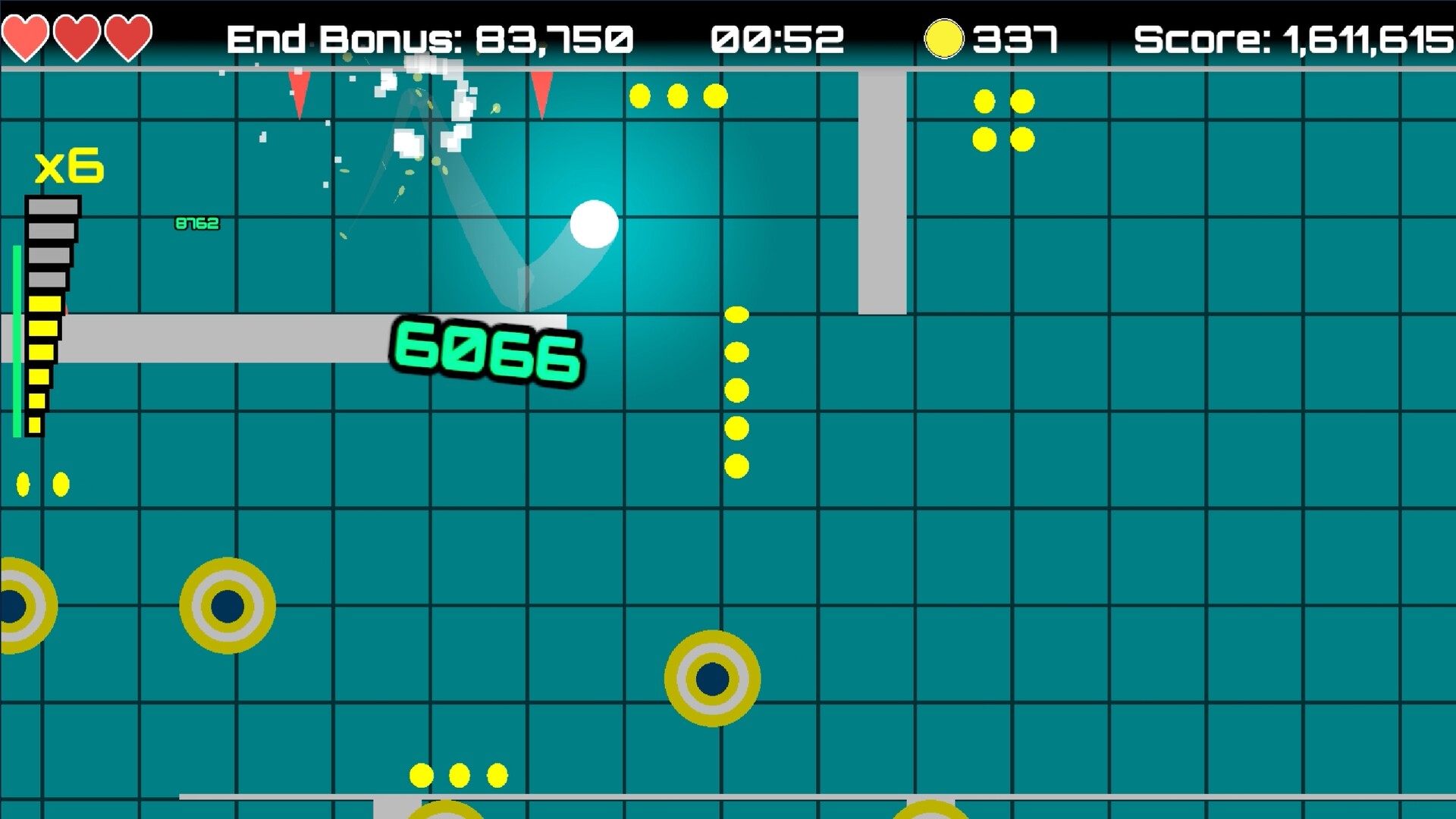The height and width of the screenshot is (819, 1456).
Task: Click the row of three coins at top
Action: pyautogui.click(x=676, y=96)
